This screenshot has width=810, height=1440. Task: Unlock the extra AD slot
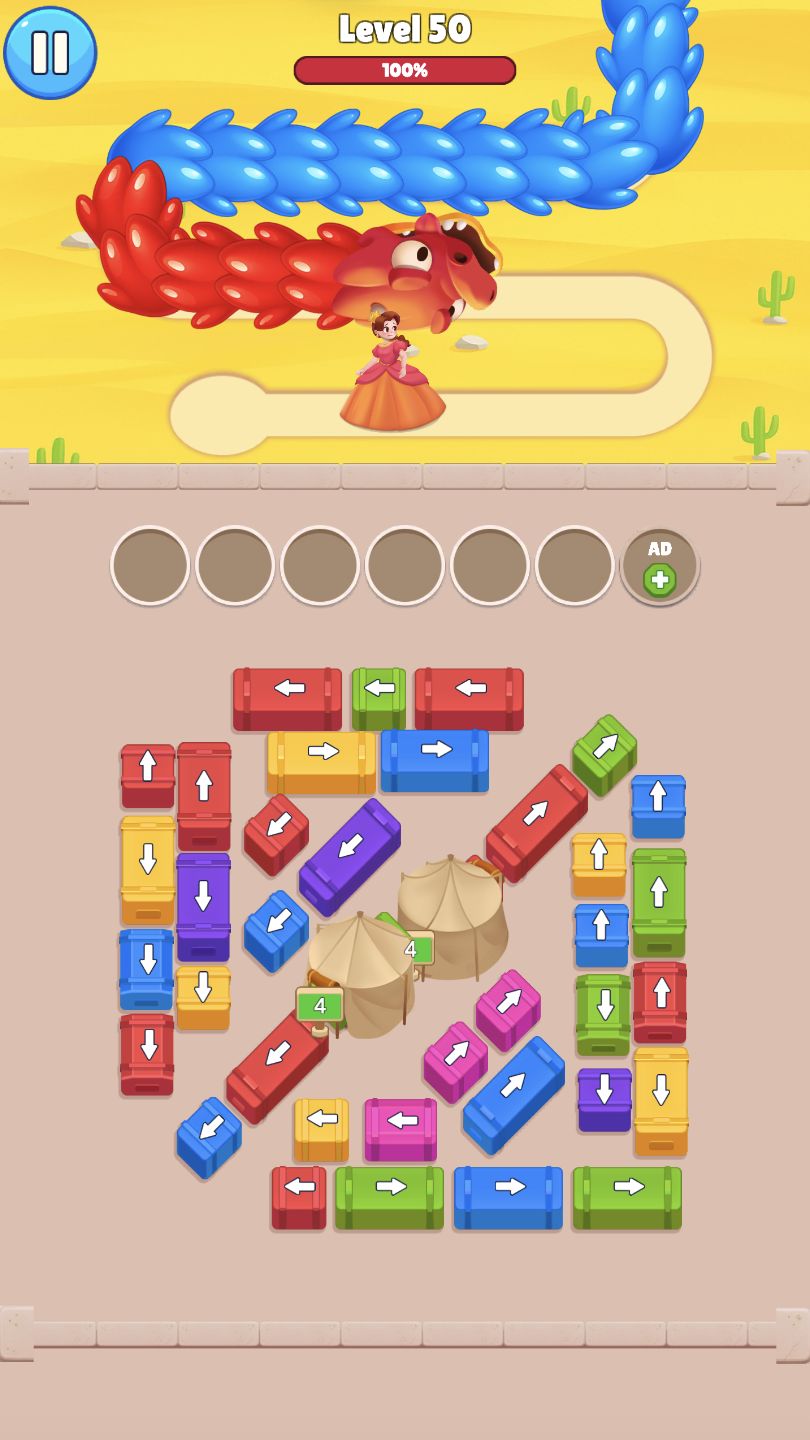pos(659,566)
